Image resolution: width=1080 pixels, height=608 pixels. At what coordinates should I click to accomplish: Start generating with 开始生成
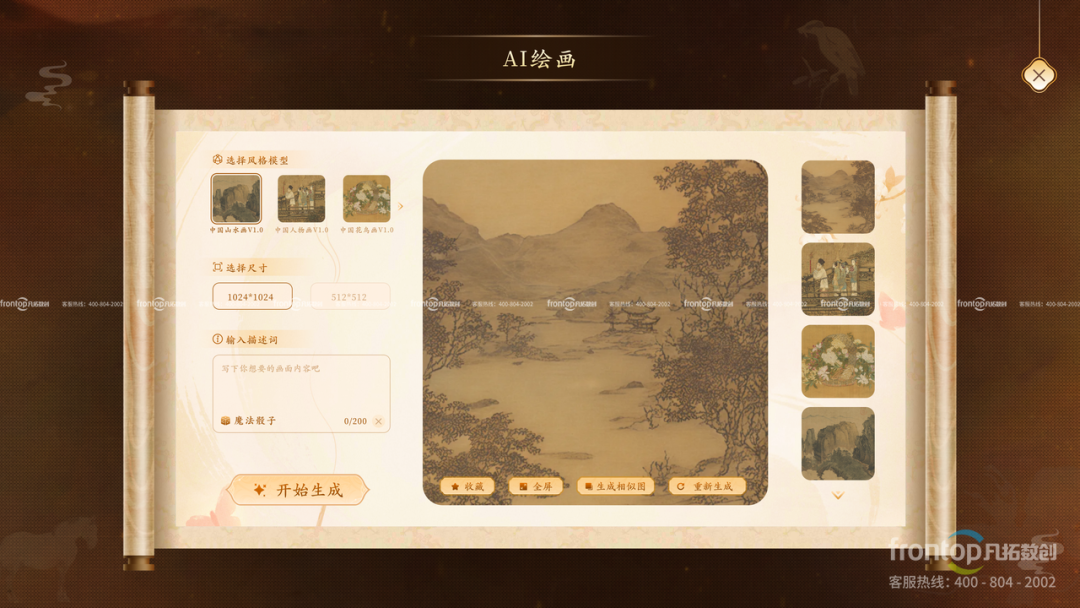(x=298, y=490)
